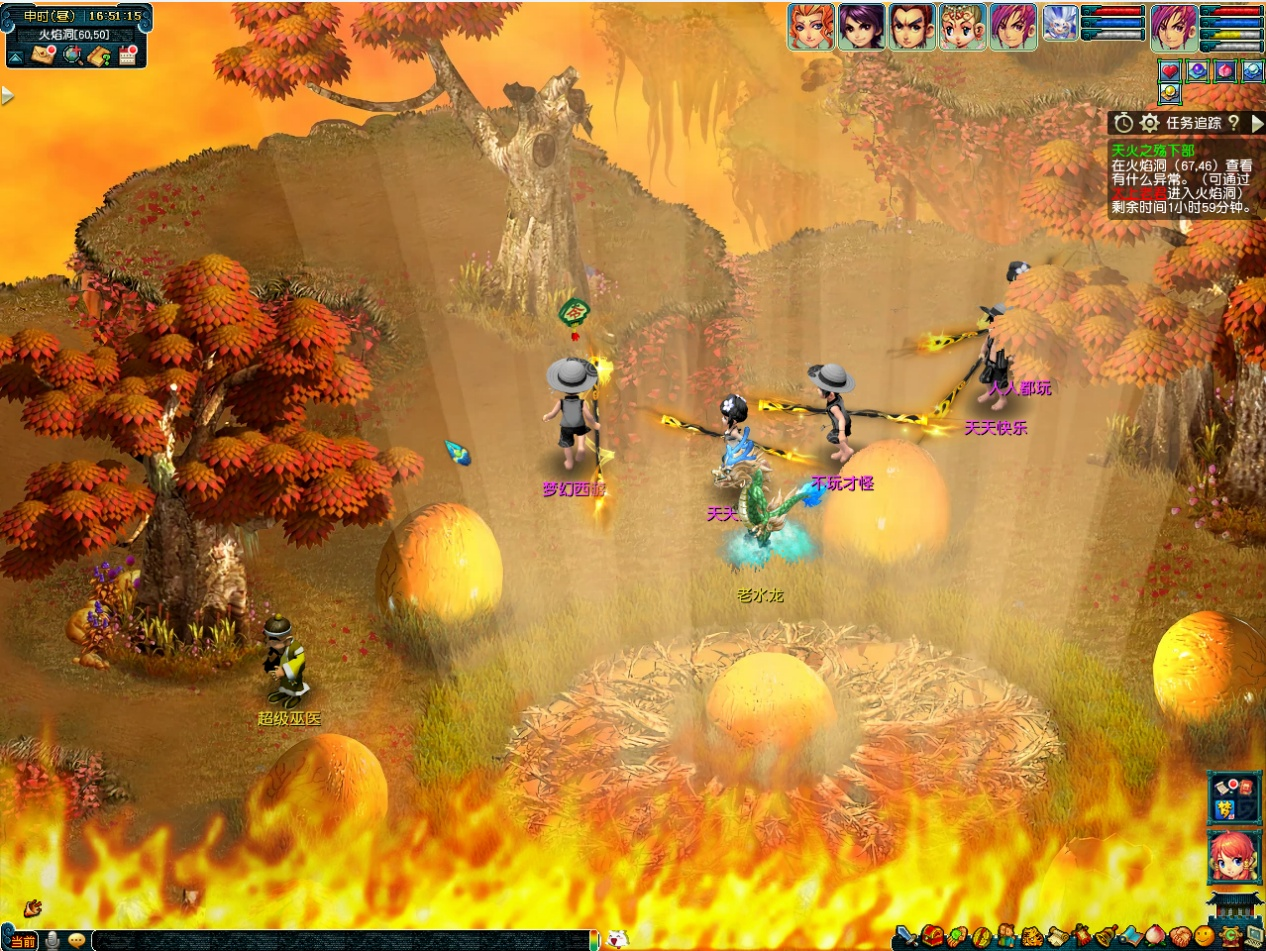Image resolution: width=1266 pixels, height=951 pixels.
Task: Click the red-haired girl portrait panel
Action: [1234, 858]
